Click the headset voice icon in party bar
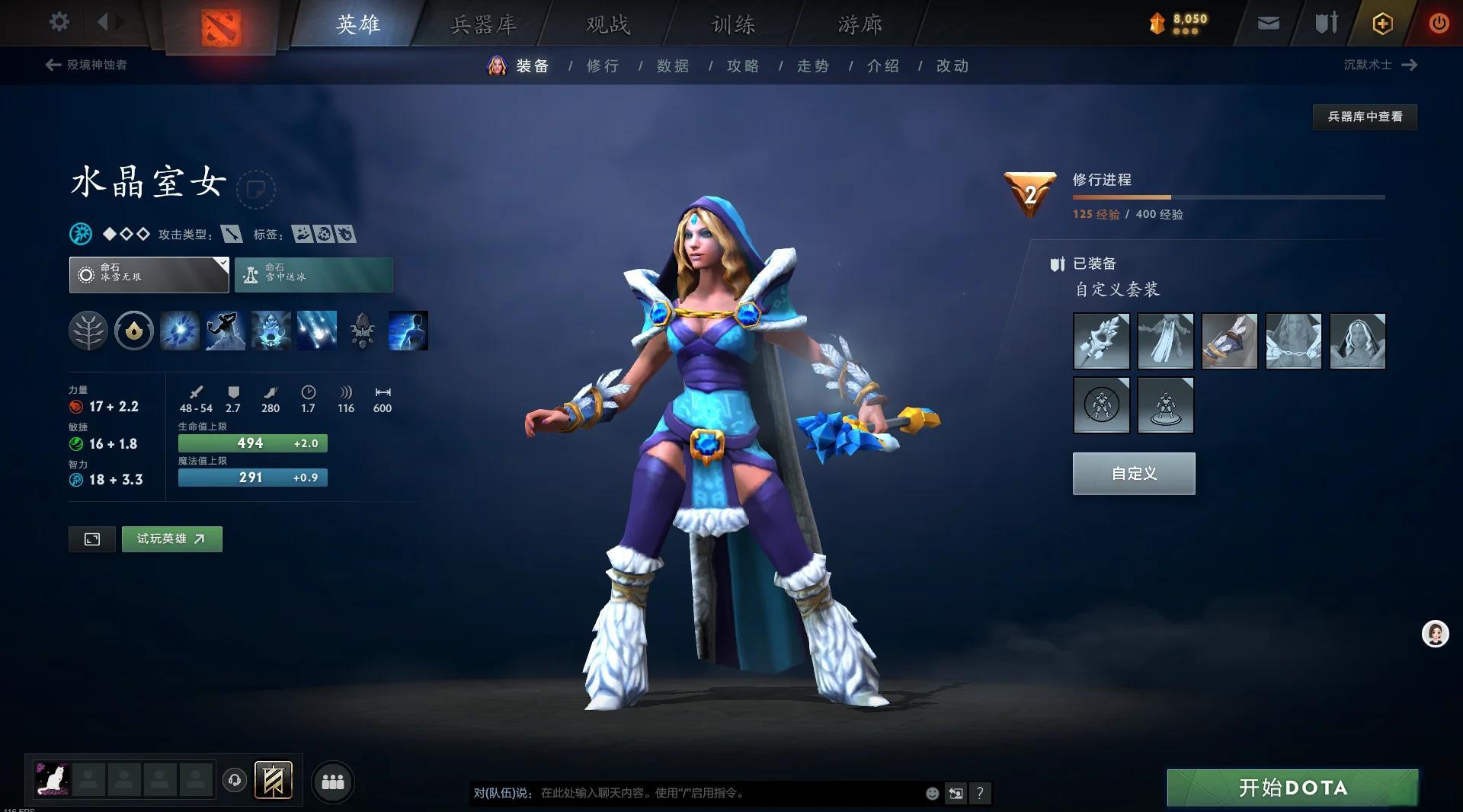This screenshot has height=812, width=1463. tap(235, 781)
